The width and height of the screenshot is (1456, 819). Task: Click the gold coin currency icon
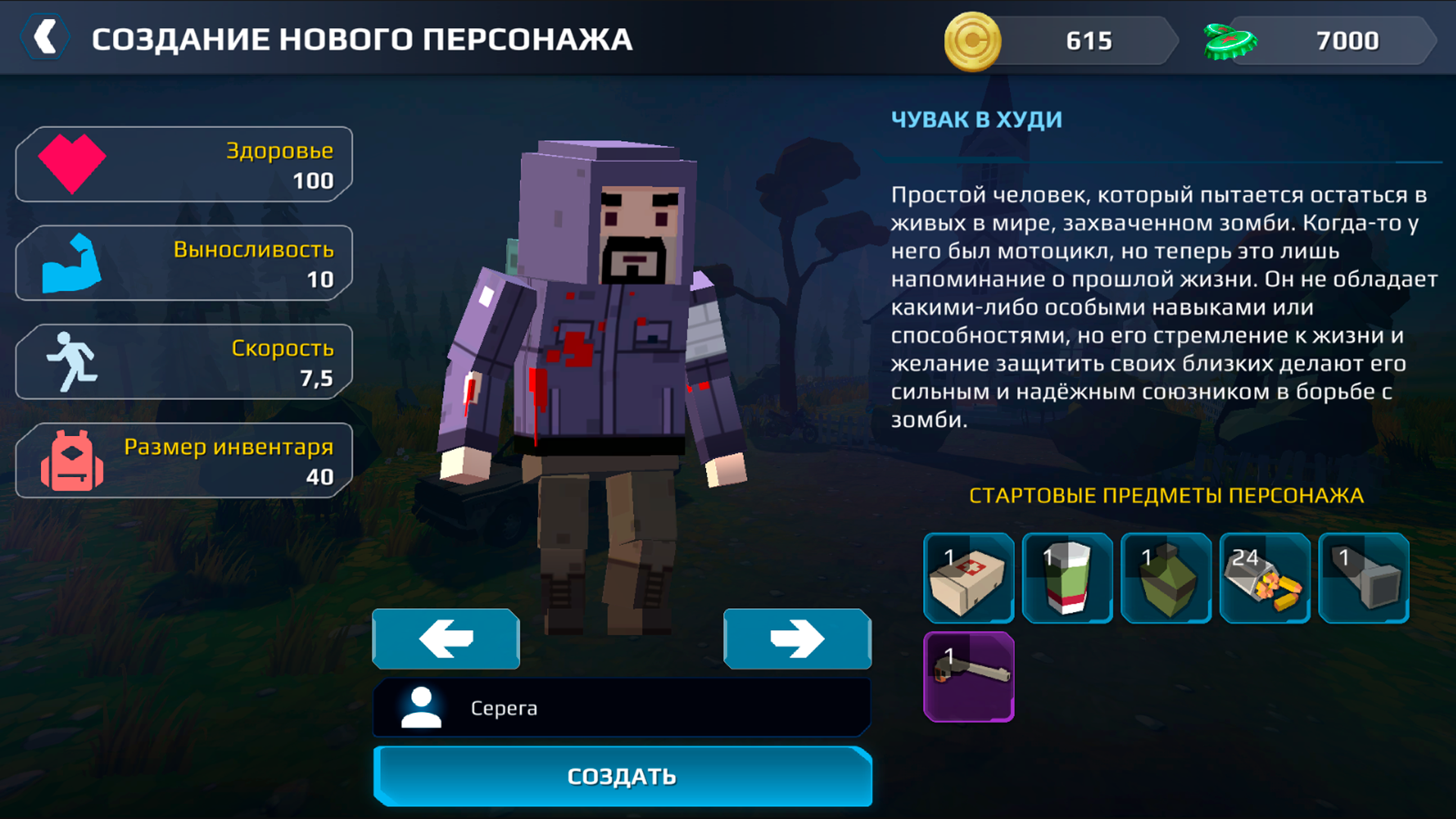click(973, 41)
